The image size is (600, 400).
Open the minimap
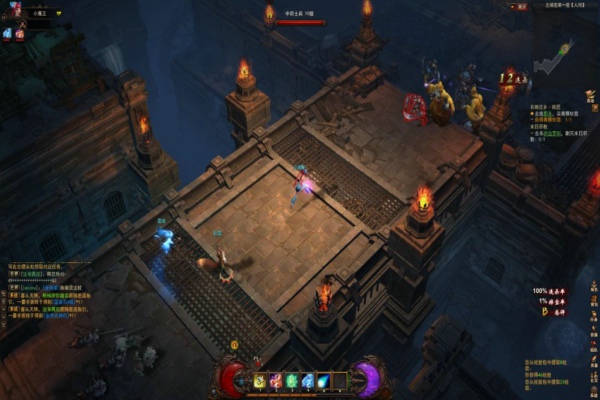click(x=553, y=60)
